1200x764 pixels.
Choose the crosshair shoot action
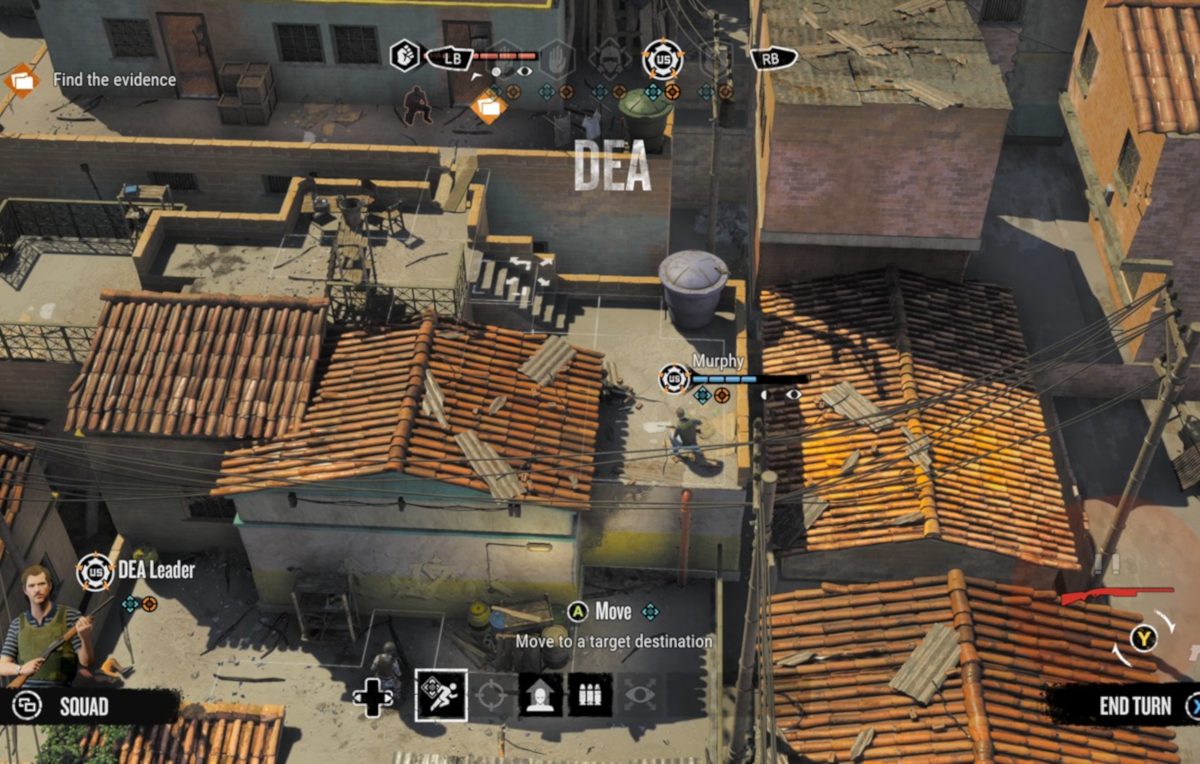490,695
